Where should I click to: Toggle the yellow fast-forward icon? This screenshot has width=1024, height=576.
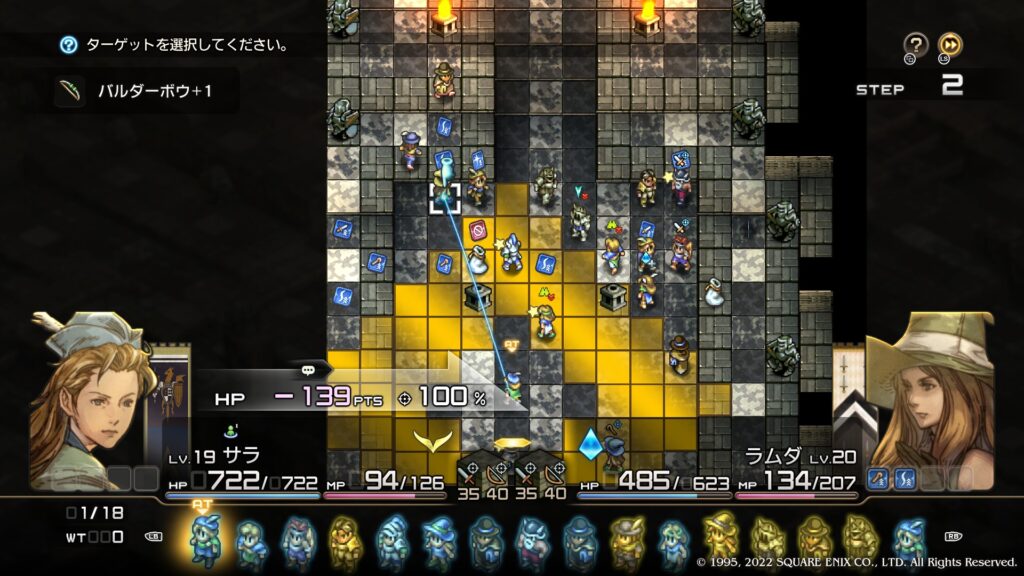950,44
